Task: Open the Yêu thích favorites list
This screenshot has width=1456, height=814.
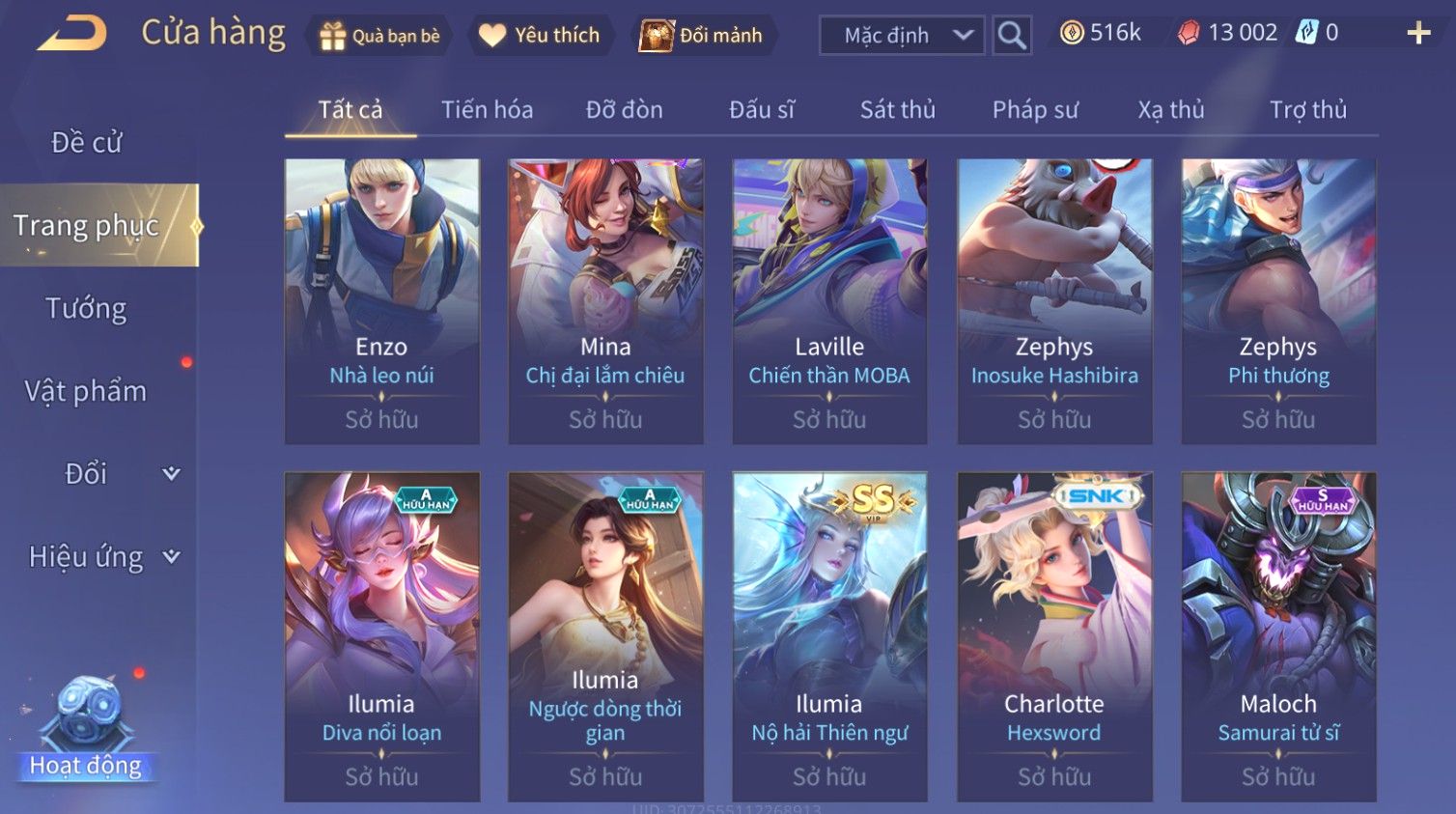Action: [542, 36]
